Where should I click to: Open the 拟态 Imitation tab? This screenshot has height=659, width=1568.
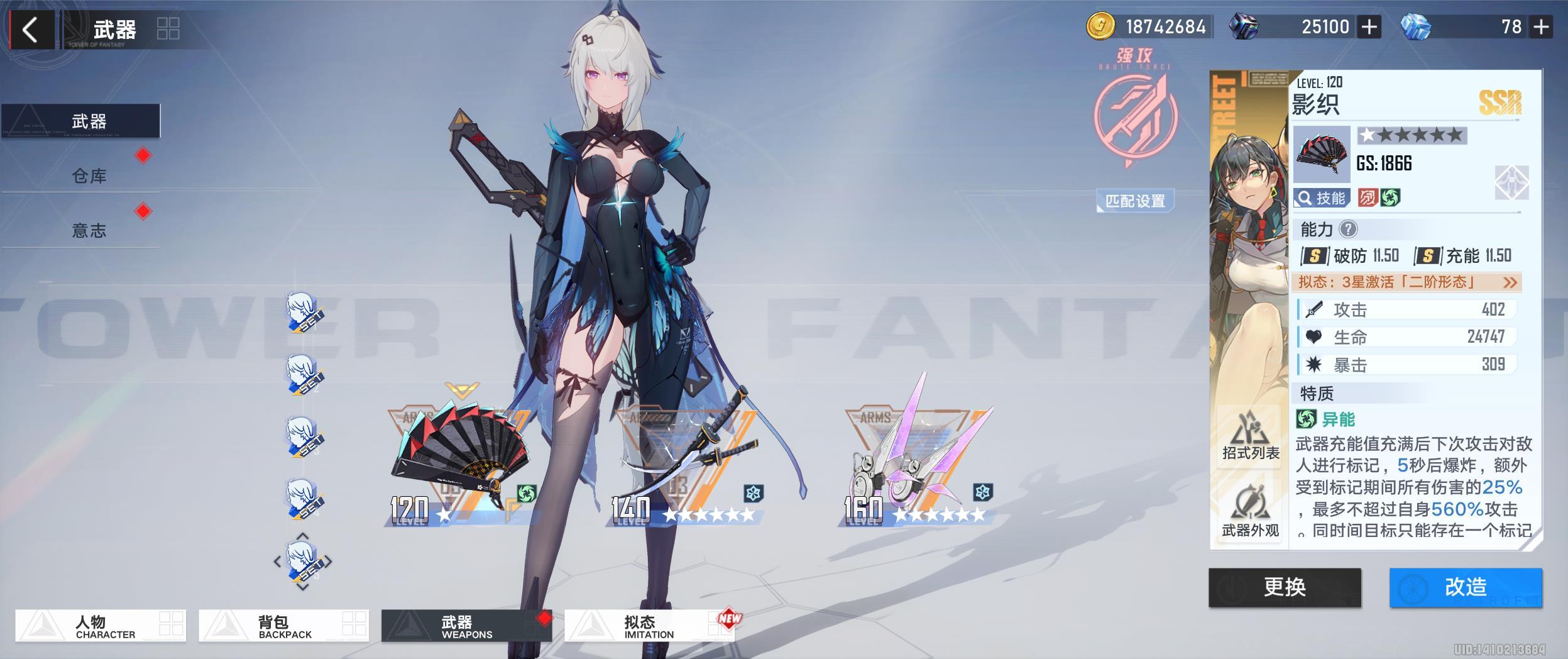coord(649,626)
